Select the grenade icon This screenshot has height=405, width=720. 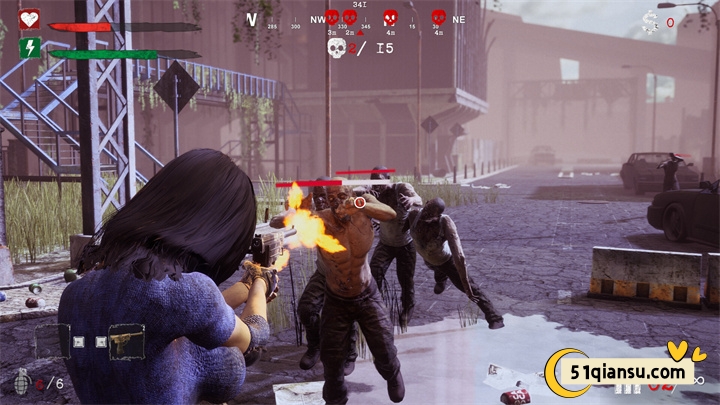[x=22, y=381]
